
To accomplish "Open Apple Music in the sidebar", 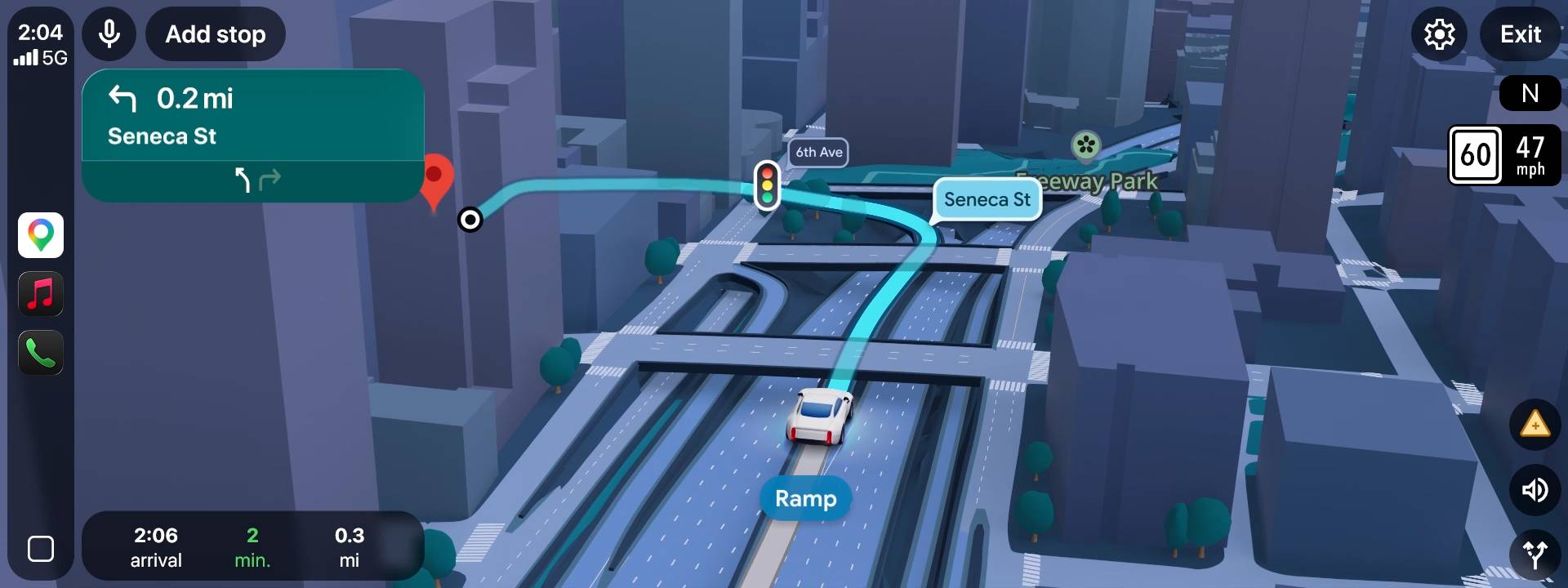I will [x=40, y=294].
